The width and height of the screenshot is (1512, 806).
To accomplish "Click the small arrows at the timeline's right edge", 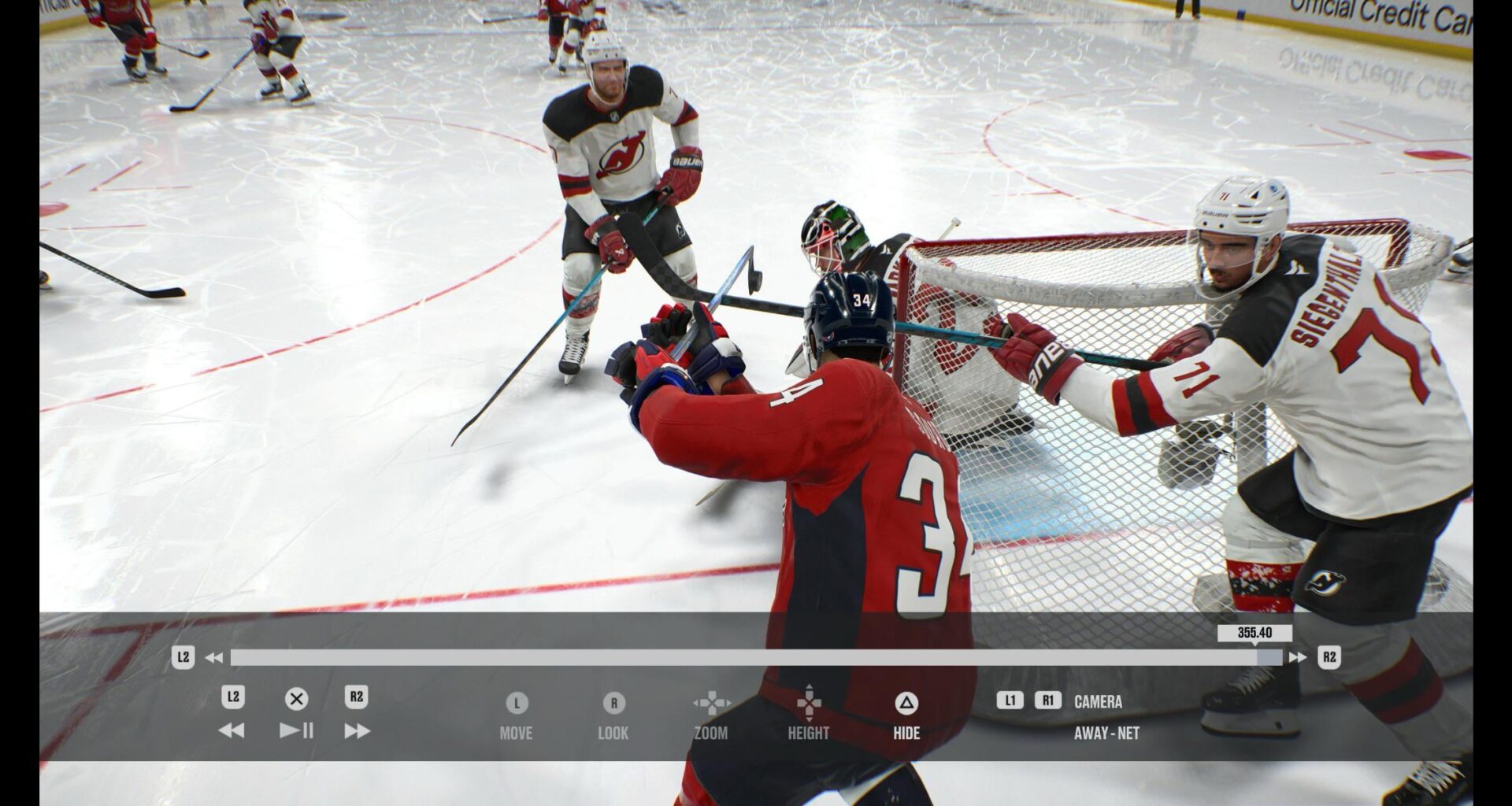I will click(1299, 656).
